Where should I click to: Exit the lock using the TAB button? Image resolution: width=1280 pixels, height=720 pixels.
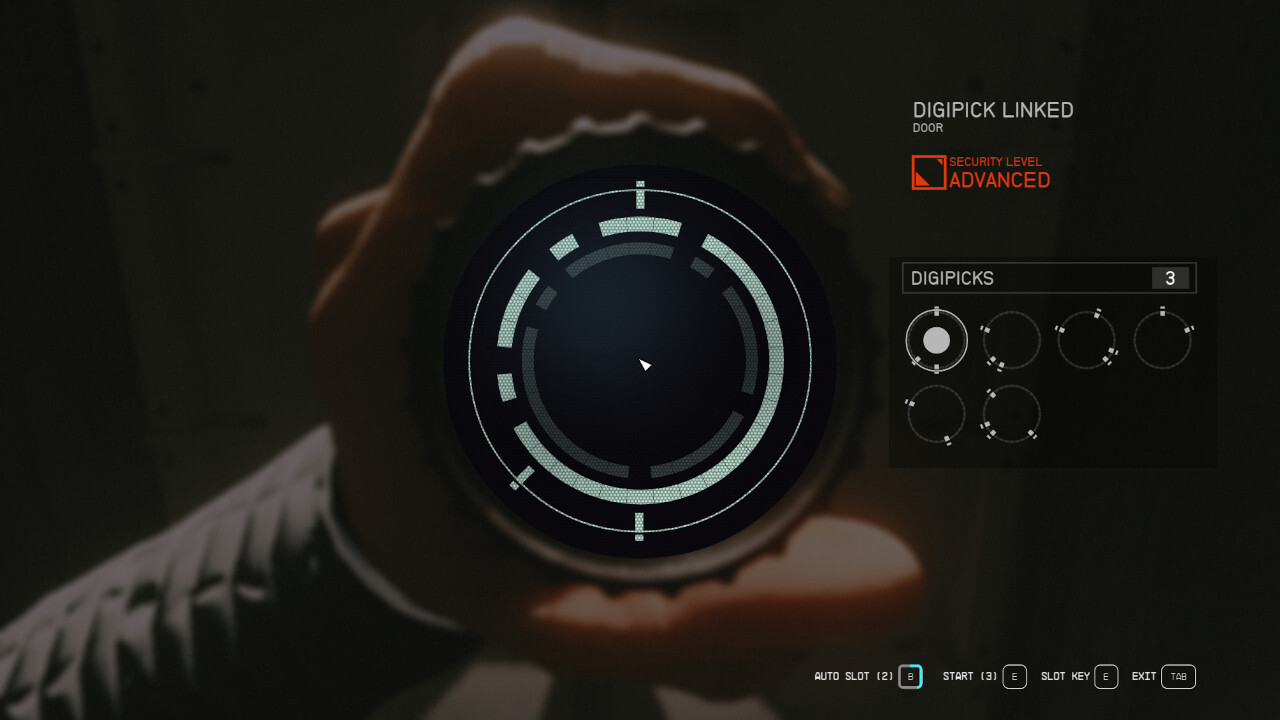(1177, 677)
